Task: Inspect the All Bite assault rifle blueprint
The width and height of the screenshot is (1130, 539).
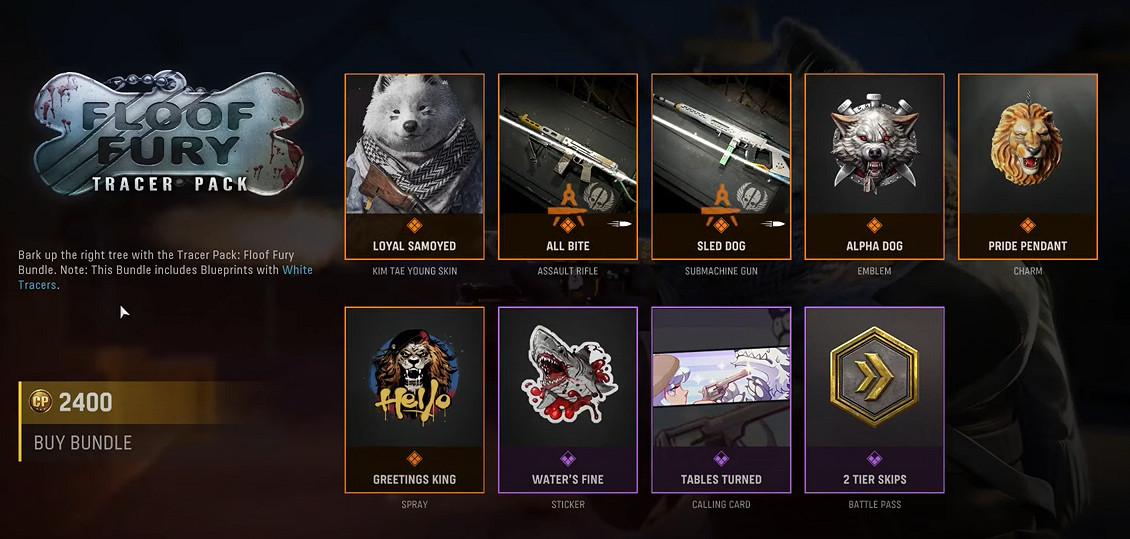Action: (567, 166)
